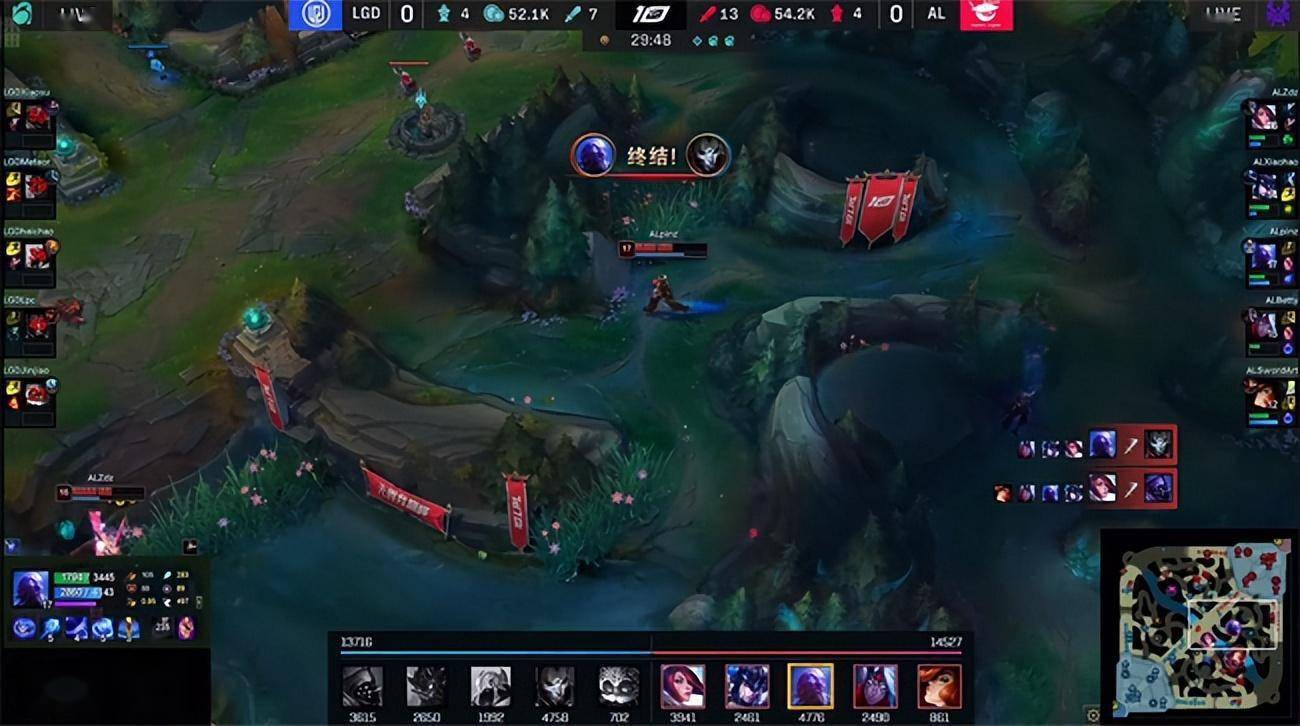1300x726 pixels.
Task: Select AL SwordArt's player panel
Action: tap(1270, 395)
